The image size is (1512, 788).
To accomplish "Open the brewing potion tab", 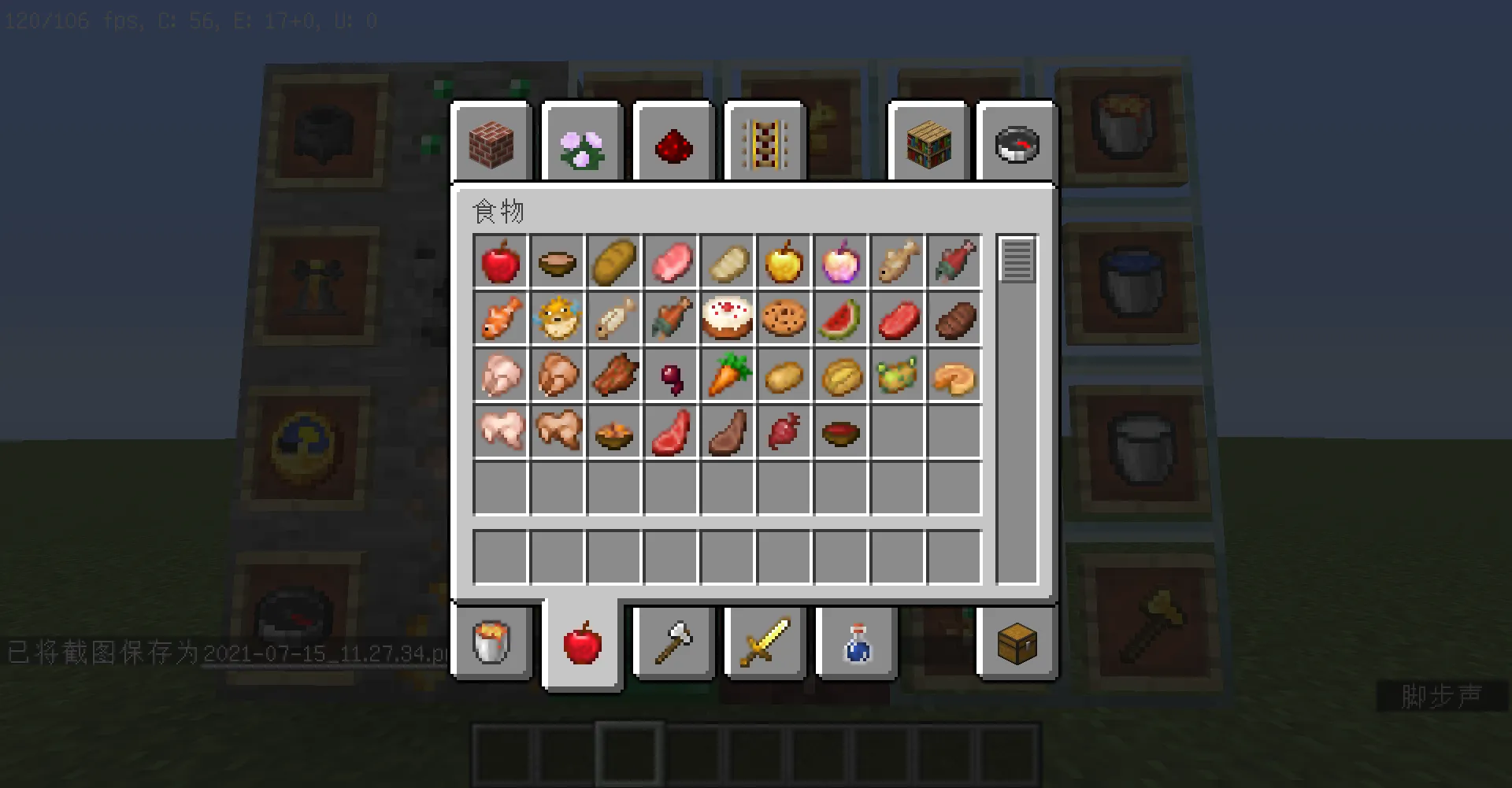I will [x=856, y=643].
